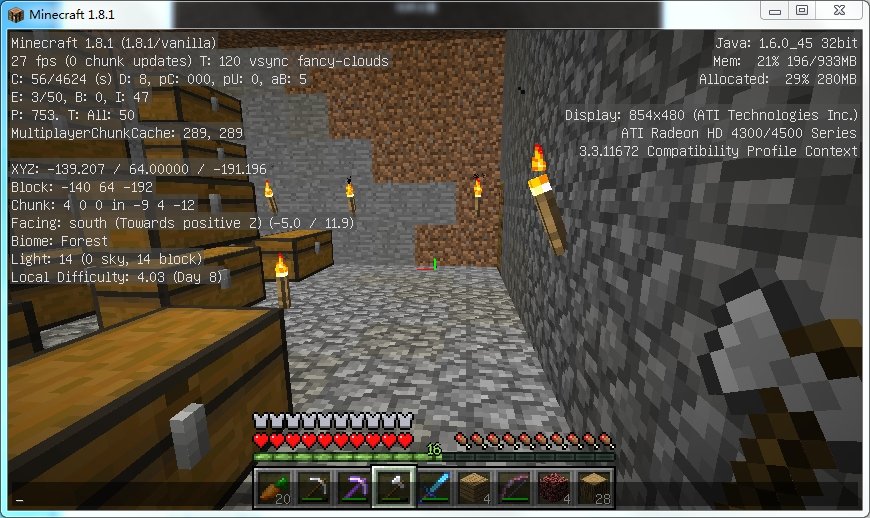Select the iron pickaxe hotbar slot

(313, 487)
